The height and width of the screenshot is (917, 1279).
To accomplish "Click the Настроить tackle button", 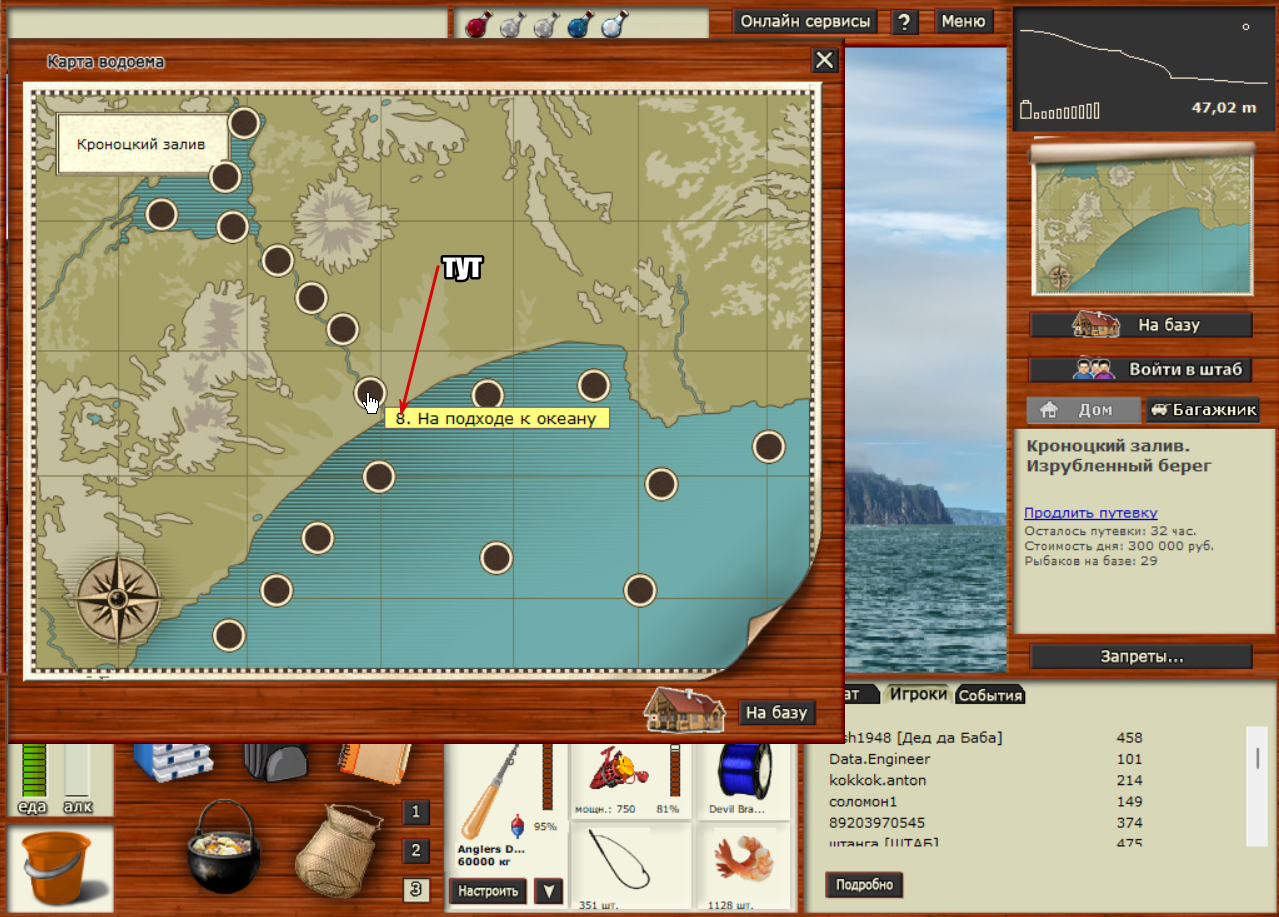I will [487, 890].
